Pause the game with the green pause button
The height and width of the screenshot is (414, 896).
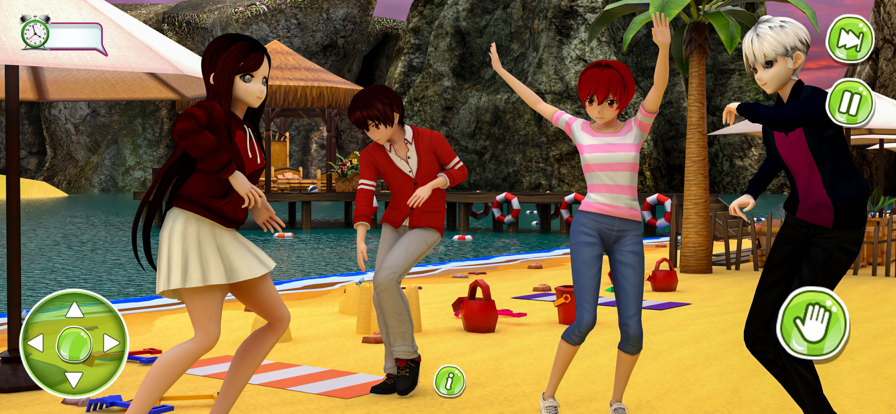point(849,102)
